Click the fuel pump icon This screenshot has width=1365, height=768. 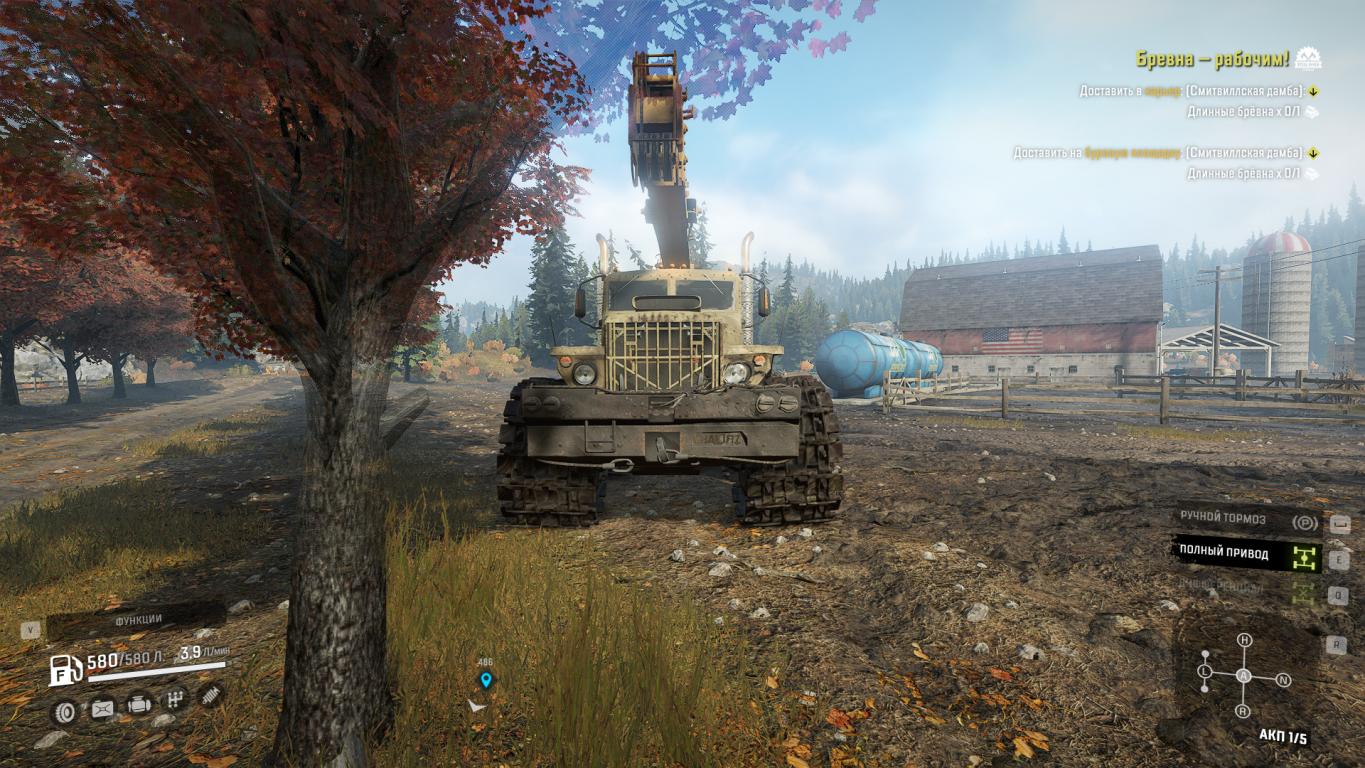coord(65,669)
